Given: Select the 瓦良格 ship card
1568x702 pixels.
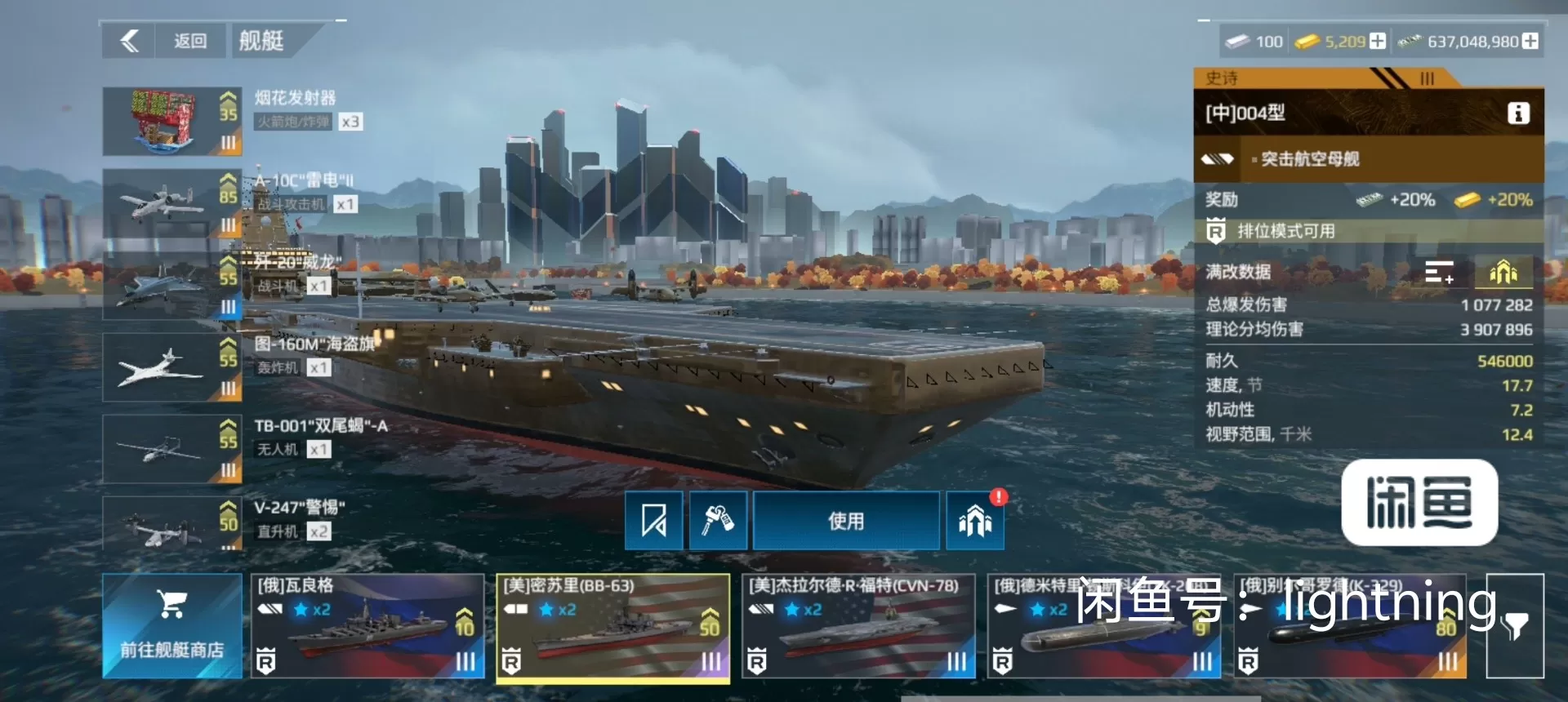Looking at the screenshot, I should tap(367, 626).
